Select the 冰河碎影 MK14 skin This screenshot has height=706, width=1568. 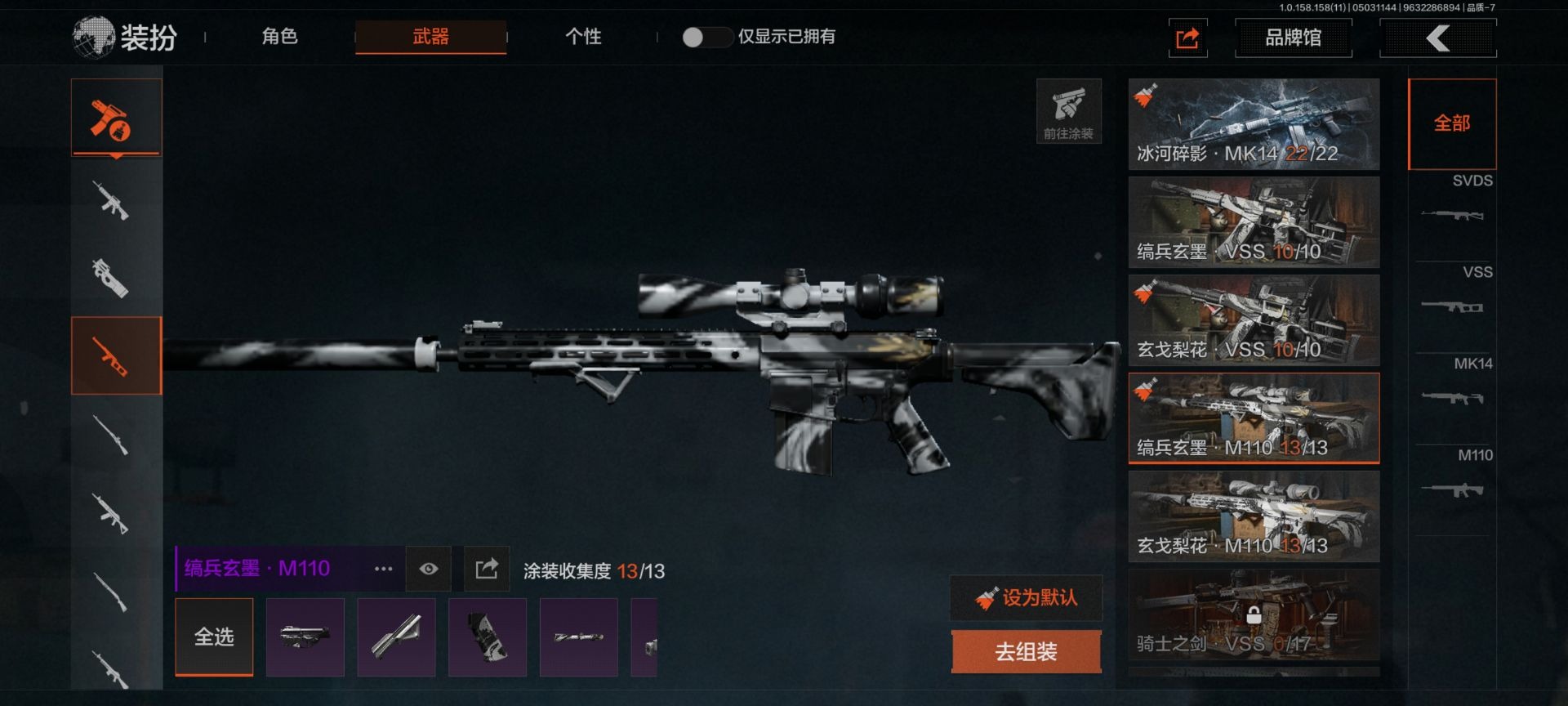1254,124
